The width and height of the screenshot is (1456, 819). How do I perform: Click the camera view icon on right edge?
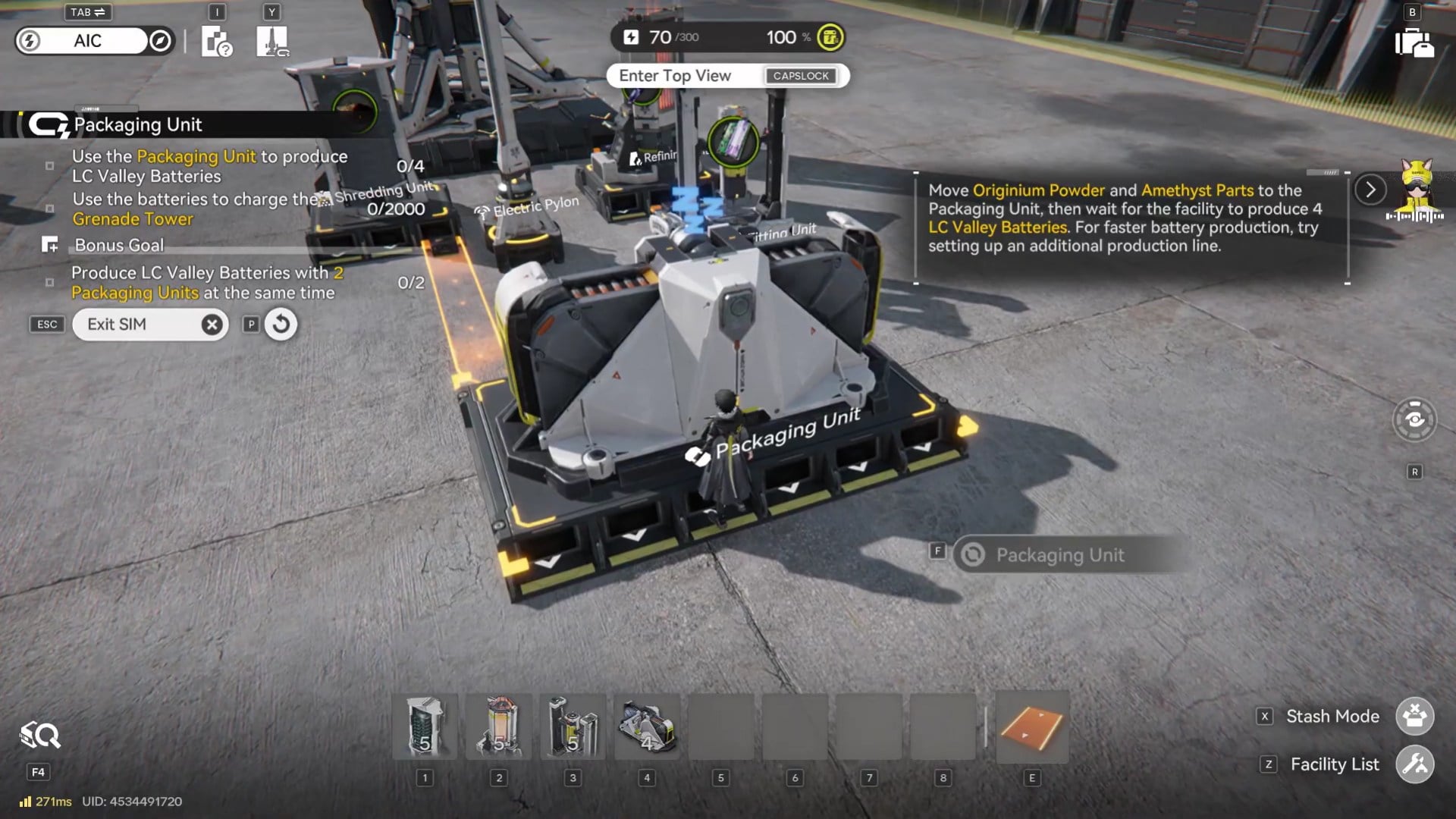click(x=1414, y=419)
